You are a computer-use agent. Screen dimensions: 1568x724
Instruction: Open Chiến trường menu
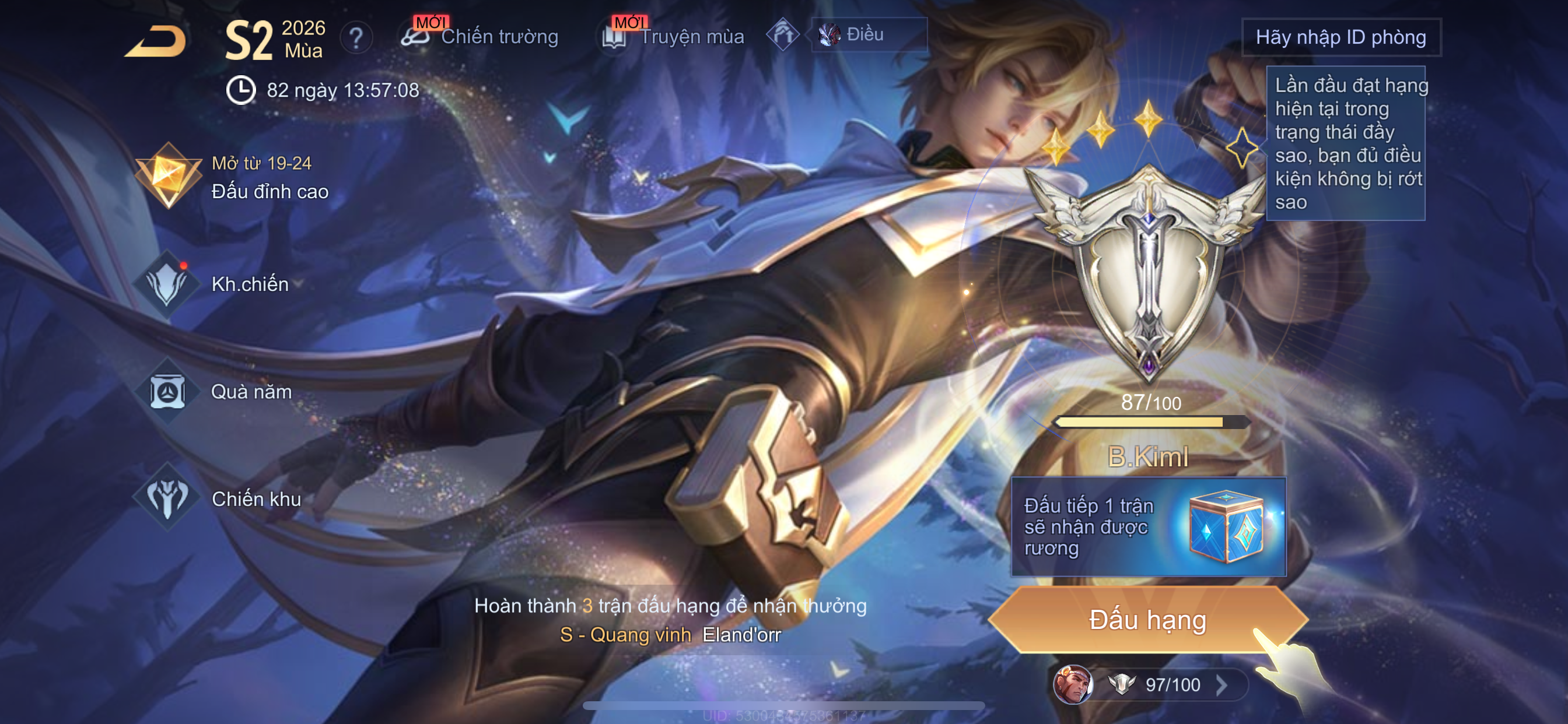coord(481,37)
